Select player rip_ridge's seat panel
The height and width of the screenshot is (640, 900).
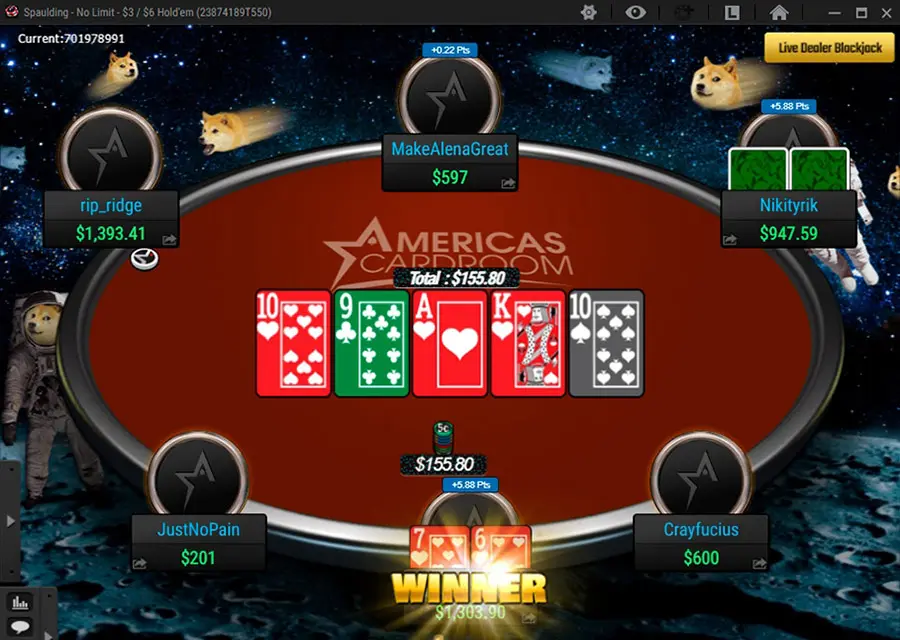tap(111, 219)
